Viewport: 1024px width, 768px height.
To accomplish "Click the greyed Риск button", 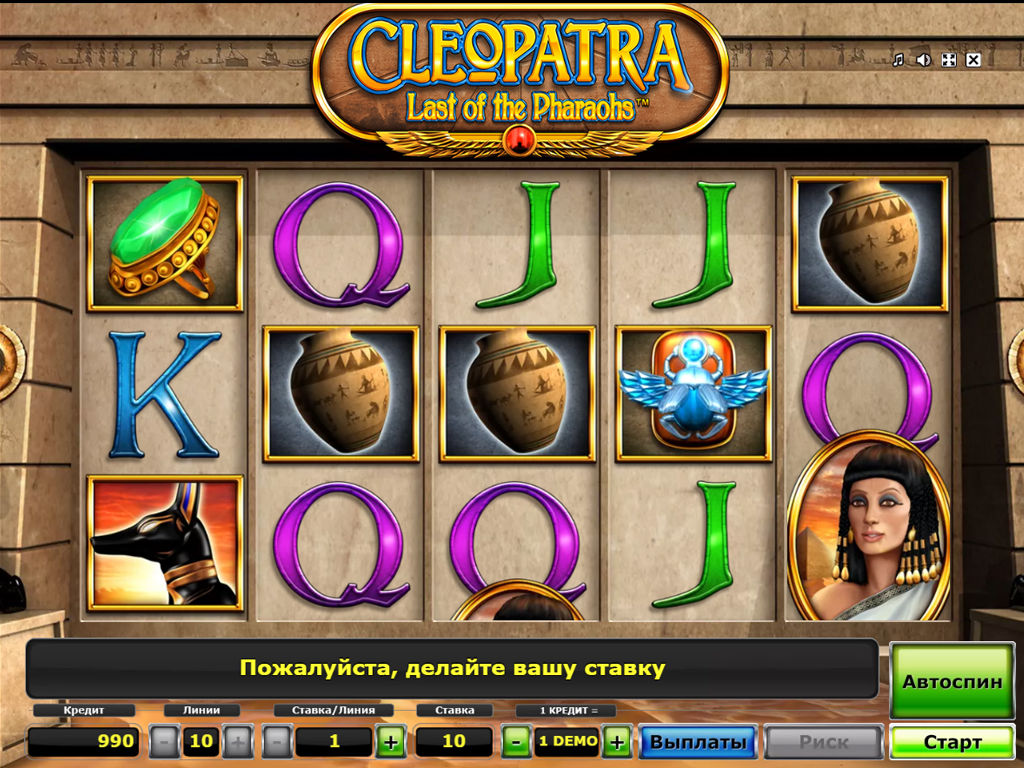I will click(823, 743).
